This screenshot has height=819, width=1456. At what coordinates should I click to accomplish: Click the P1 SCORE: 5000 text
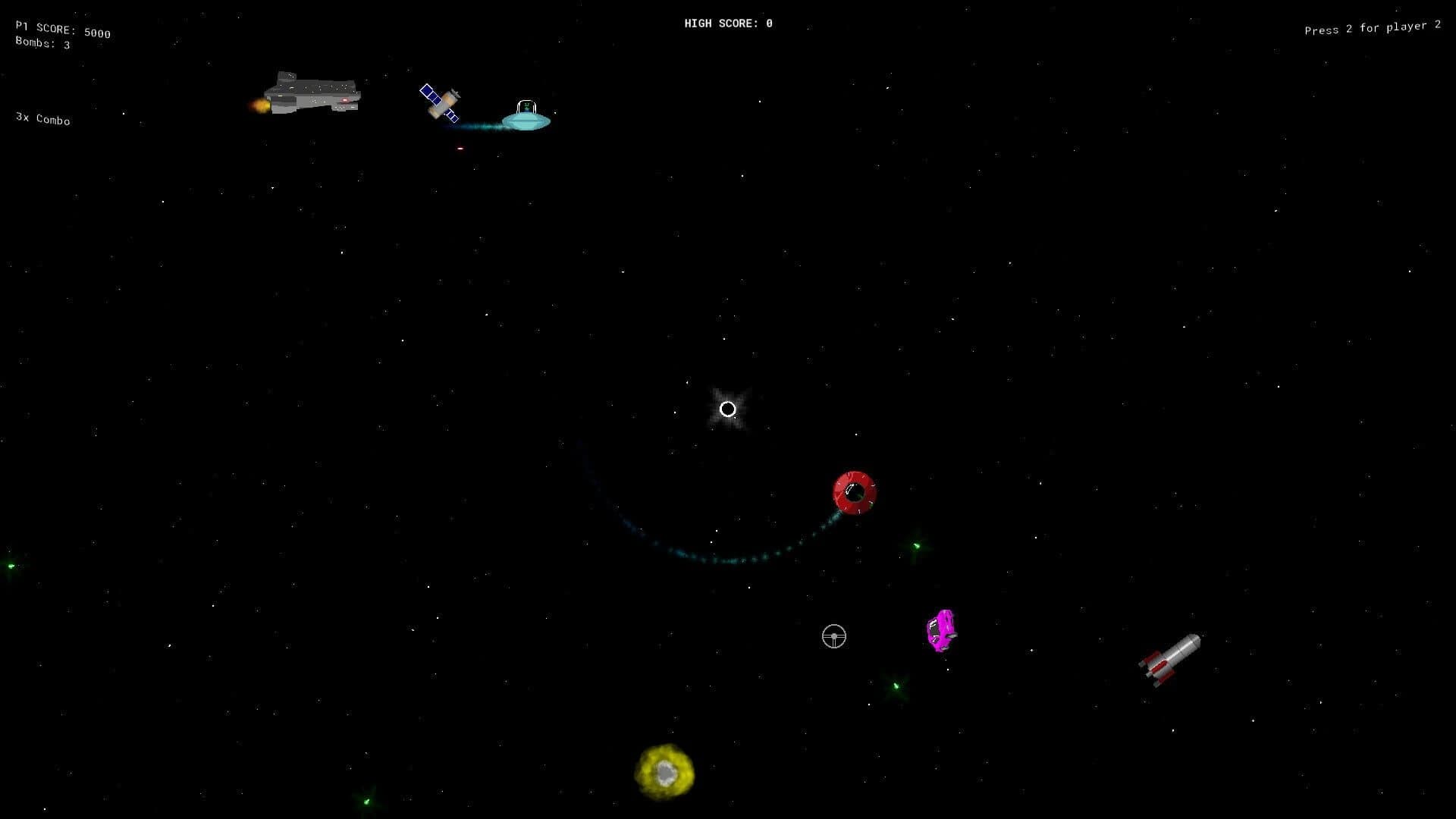pyautogui.click(x=62, y=30)
